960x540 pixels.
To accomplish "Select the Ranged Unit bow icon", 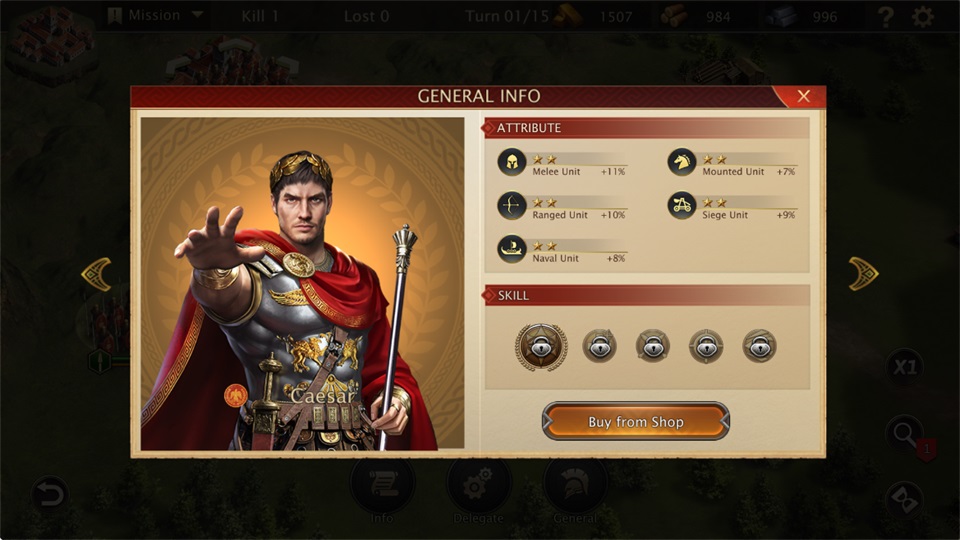I will tap(512, 206).
